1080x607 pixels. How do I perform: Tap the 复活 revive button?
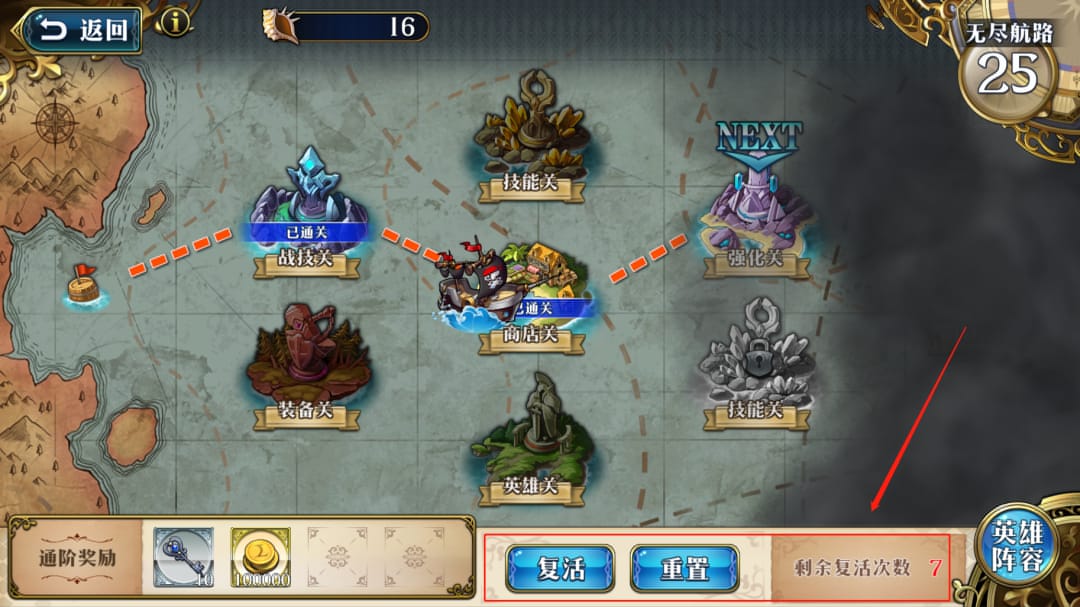(x=560, y=569)
